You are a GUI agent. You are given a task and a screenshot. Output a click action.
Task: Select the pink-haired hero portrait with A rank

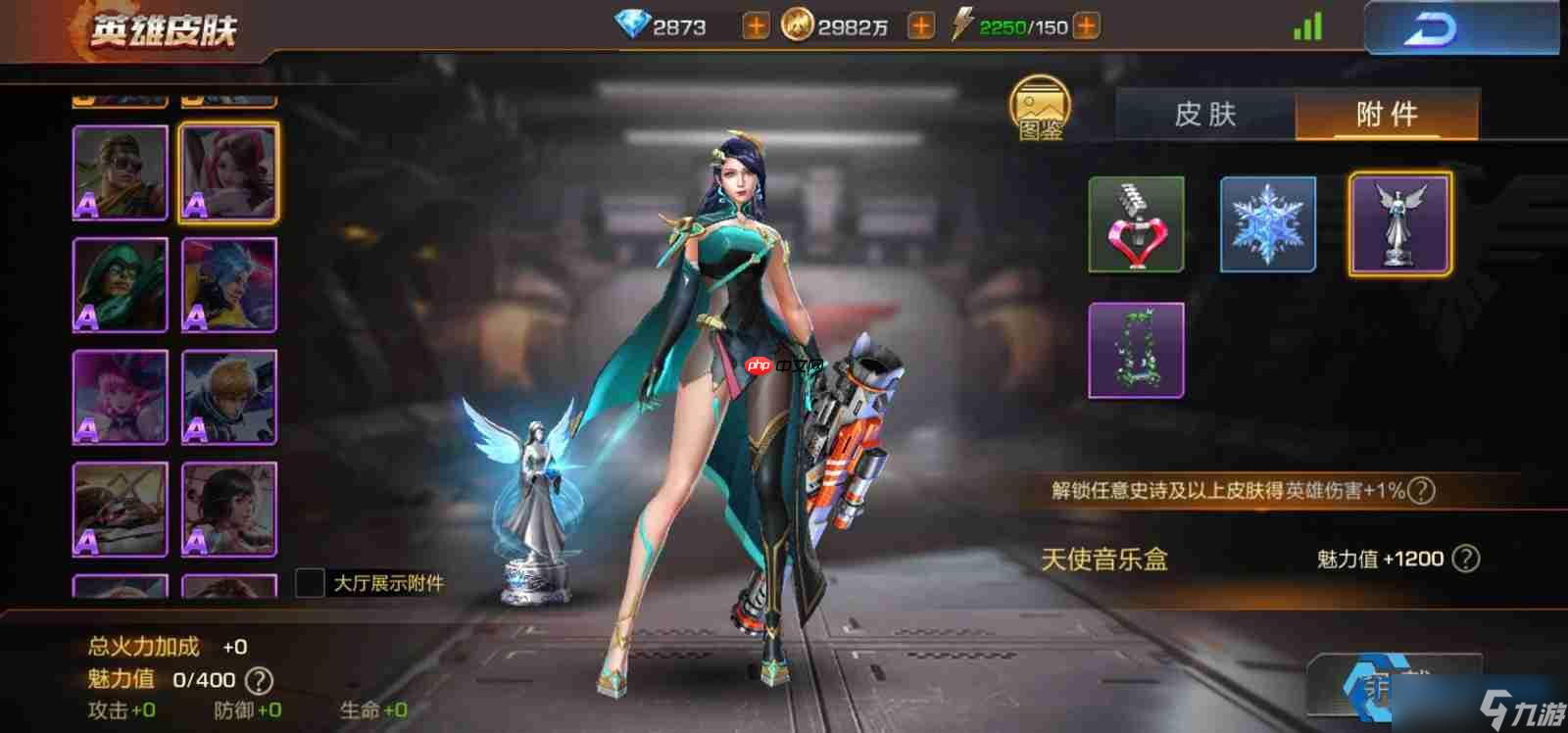click(x=228, y=172)
